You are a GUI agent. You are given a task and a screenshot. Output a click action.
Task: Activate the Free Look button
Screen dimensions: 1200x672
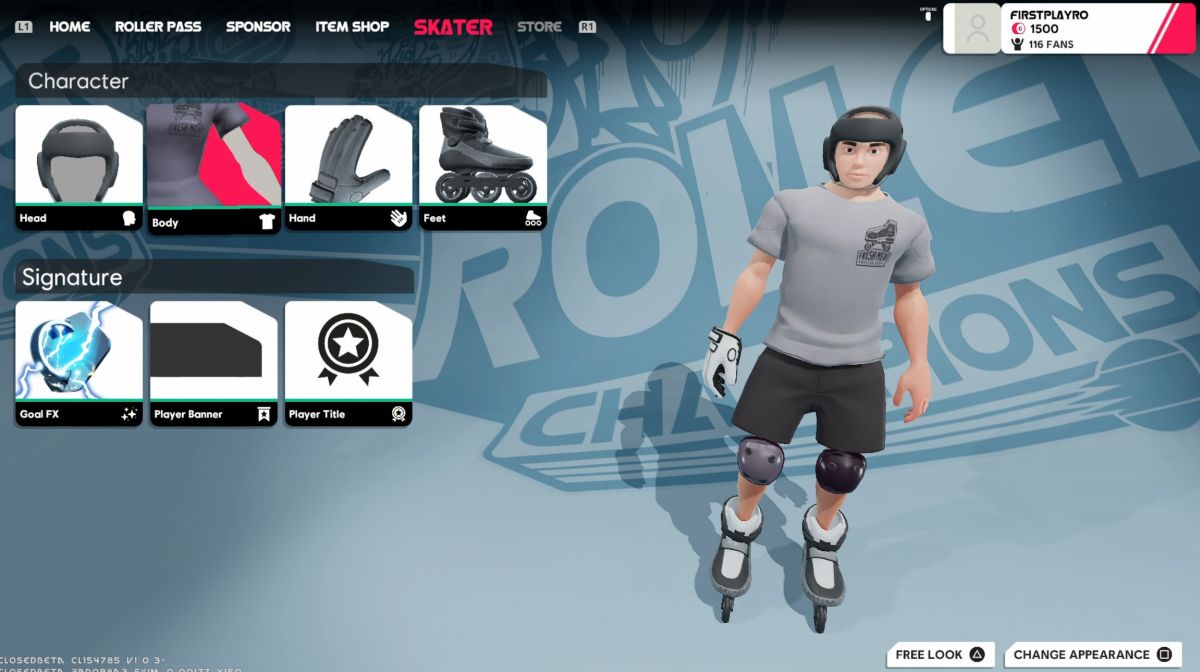(x=940, y=655)
